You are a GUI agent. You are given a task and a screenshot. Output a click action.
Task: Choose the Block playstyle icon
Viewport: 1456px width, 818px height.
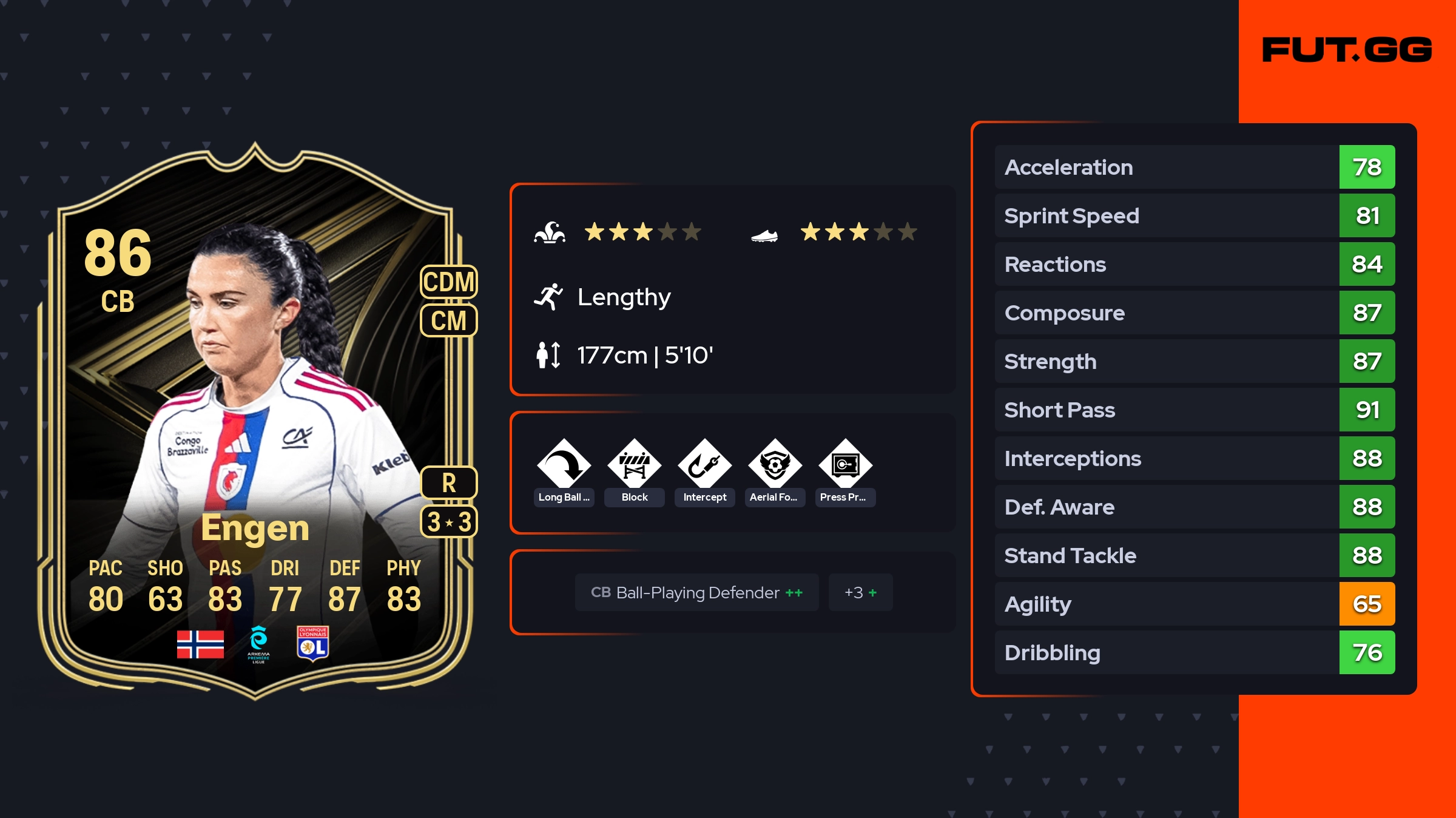(x=635, y=466)
